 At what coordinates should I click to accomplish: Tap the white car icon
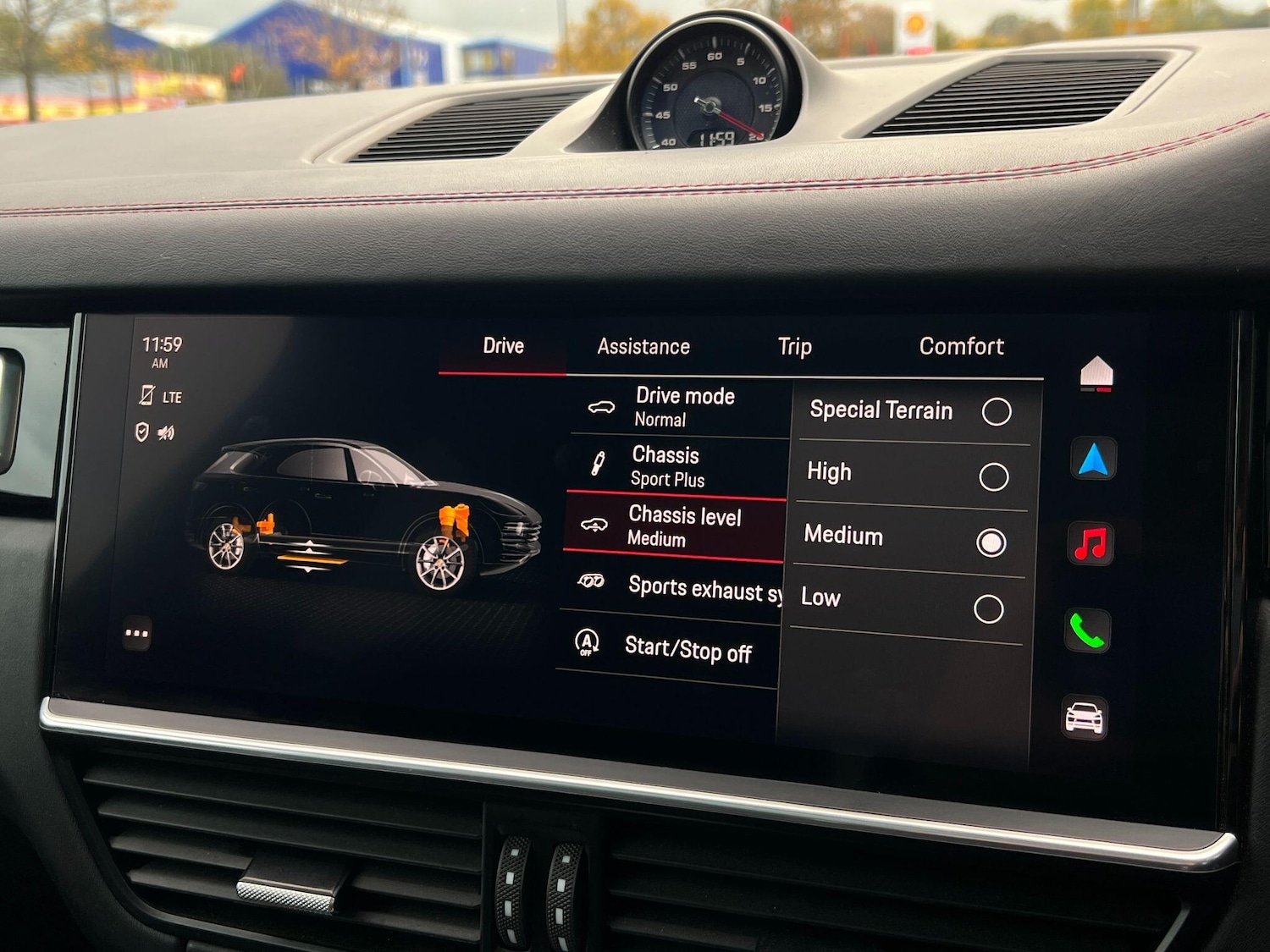1085,718
